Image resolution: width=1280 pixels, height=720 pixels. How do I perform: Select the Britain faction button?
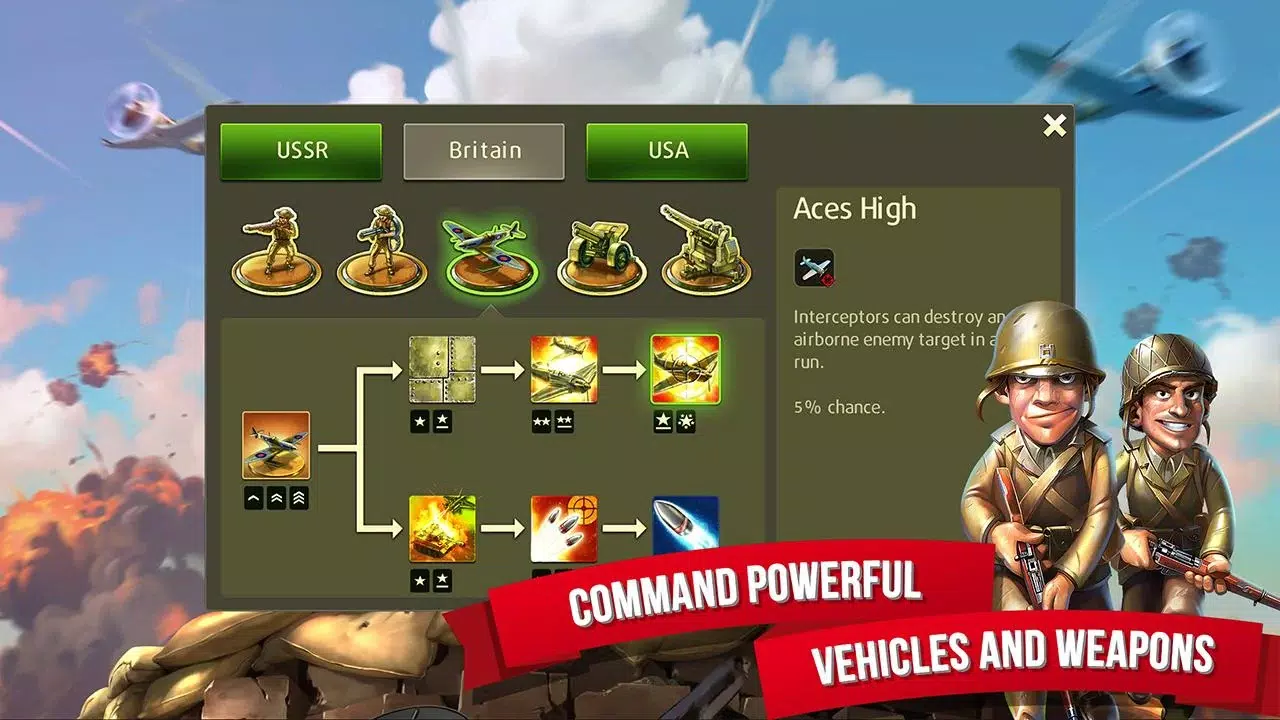[484, 151]
